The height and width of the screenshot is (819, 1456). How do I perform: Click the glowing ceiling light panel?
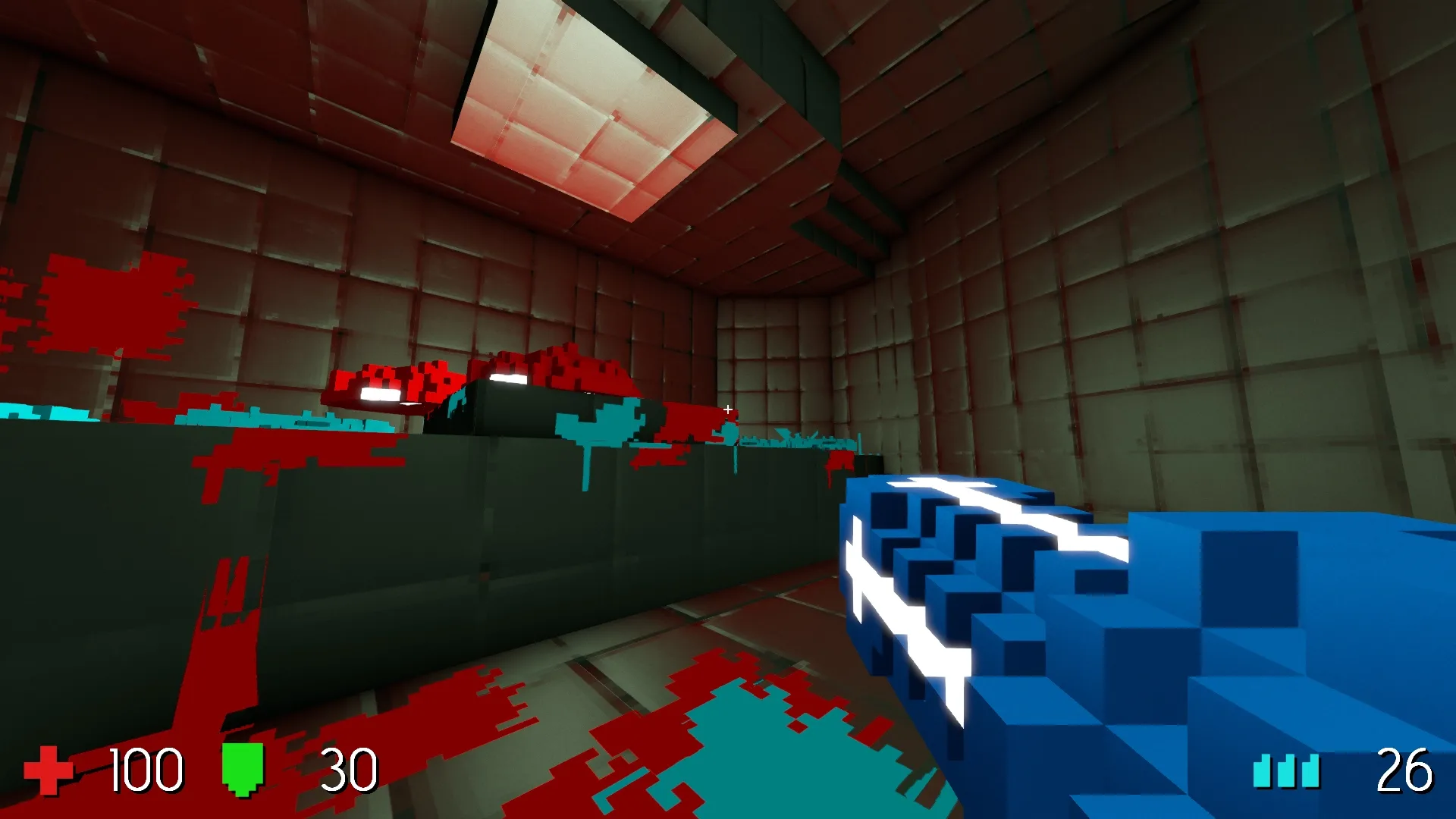tap(576, 99)
